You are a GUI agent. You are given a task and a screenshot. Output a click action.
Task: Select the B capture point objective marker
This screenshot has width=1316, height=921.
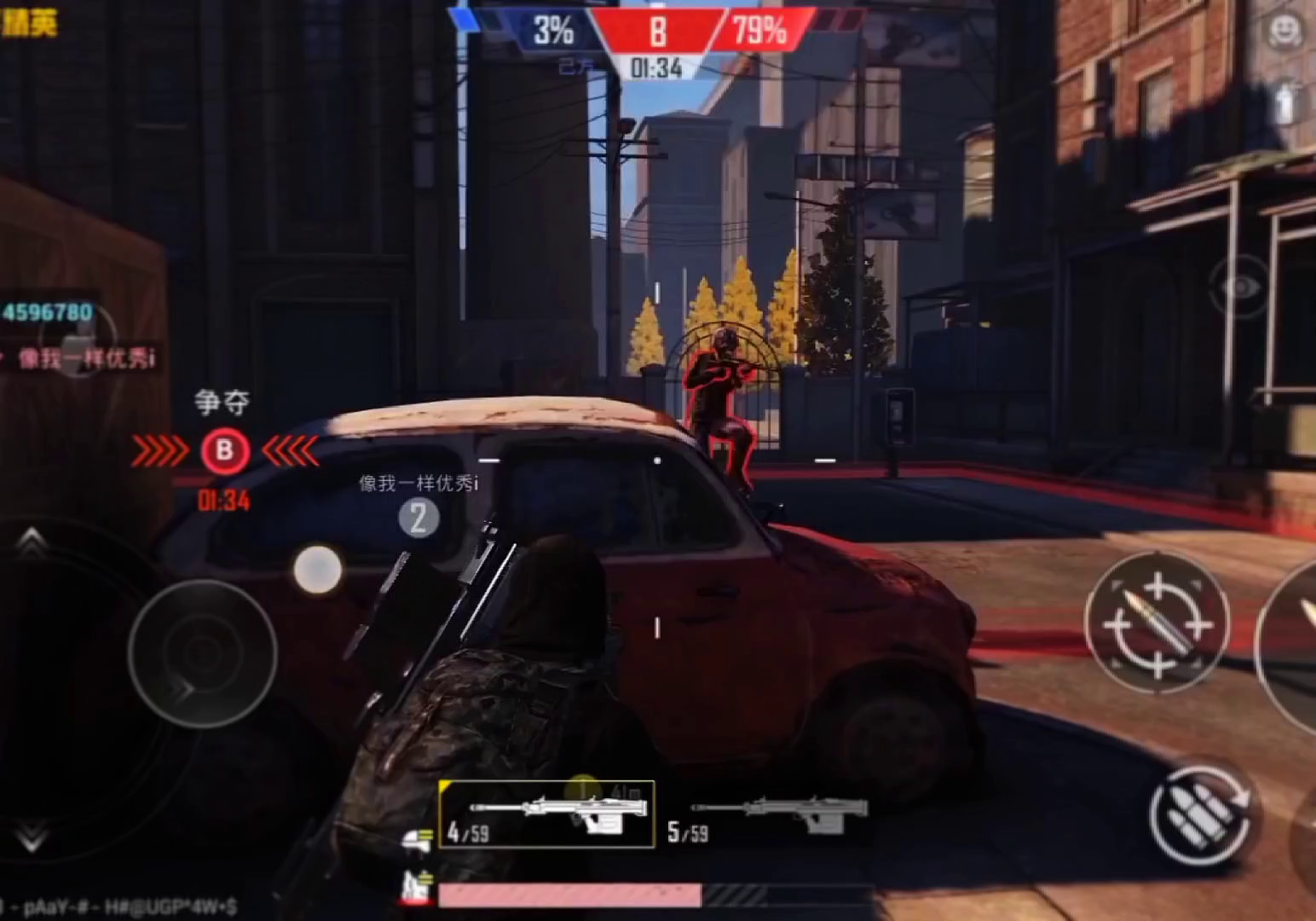225,450
